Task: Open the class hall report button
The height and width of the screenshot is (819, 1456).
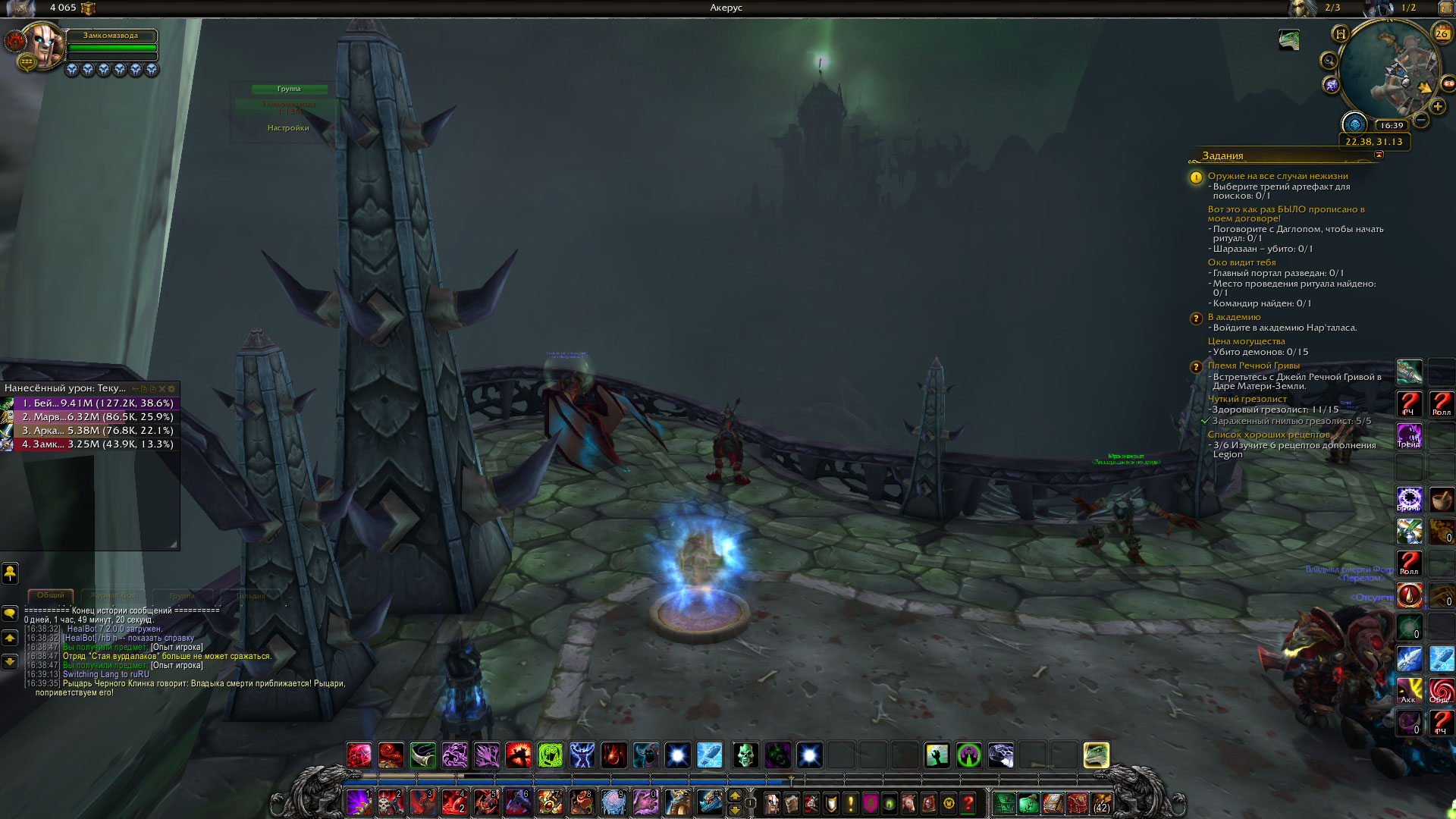Action: pos(1354,124)
